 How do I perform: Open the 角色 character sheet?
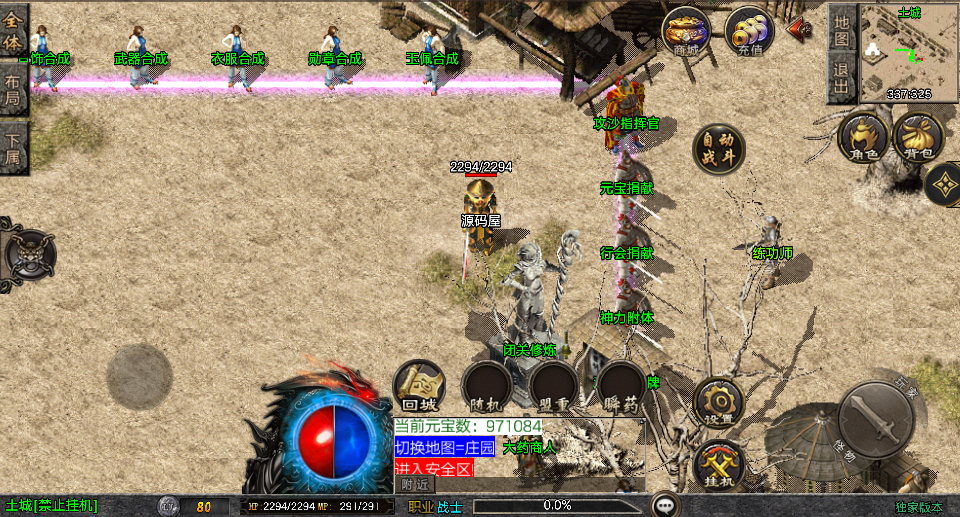(862, 138)
